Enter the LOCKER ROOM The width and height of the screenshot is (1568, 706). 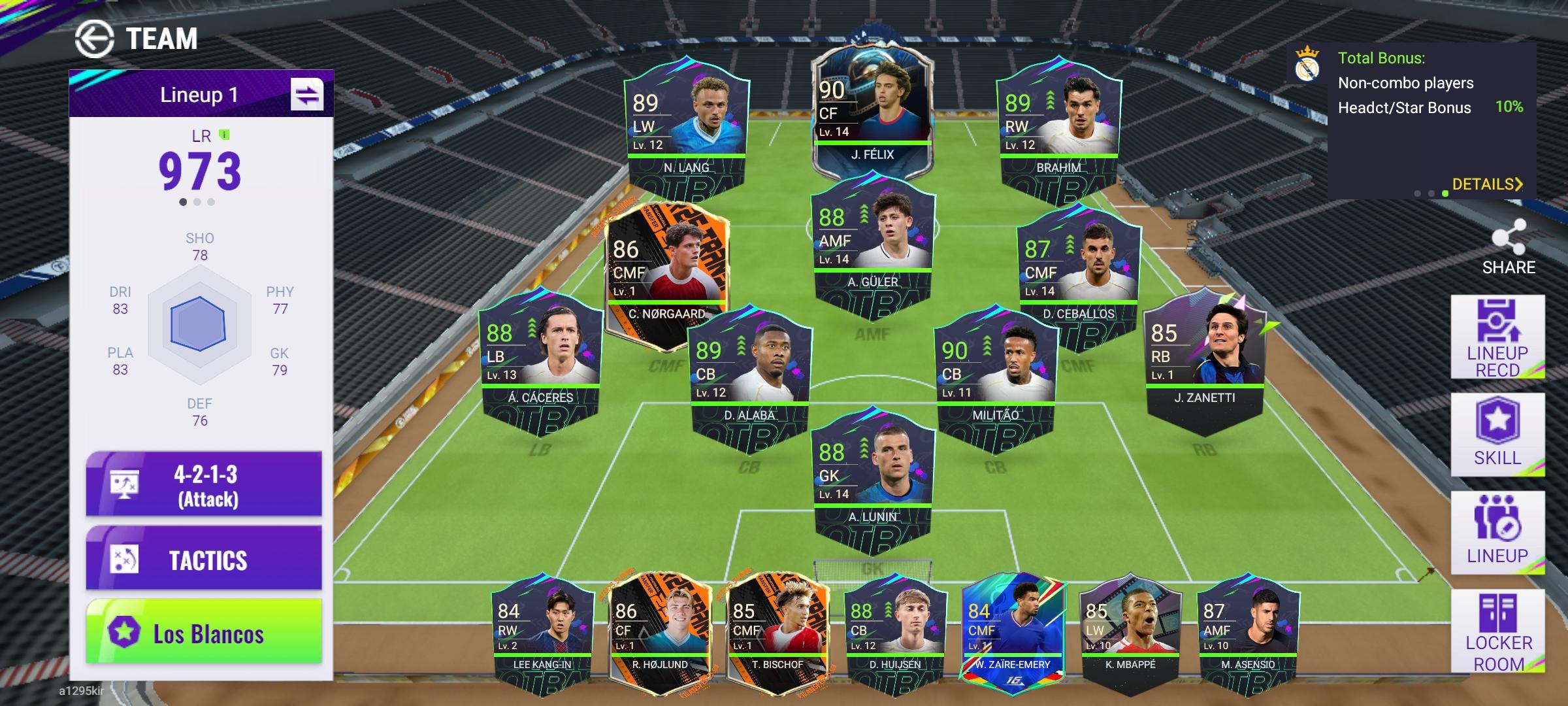[1497, 631]
